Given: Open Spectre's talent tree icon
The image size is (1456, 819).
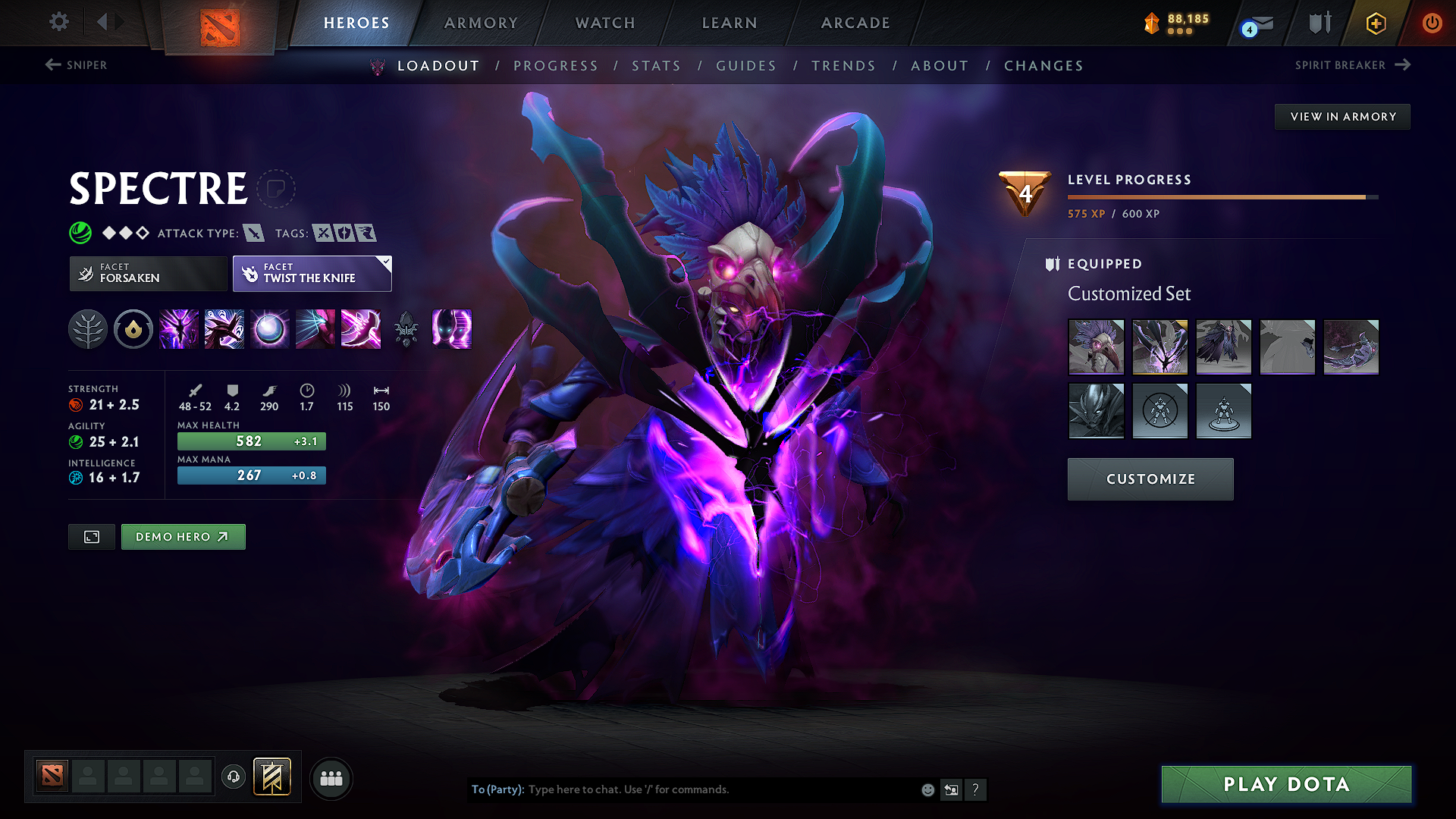Looking at the screenshot, I should point(87,329).
